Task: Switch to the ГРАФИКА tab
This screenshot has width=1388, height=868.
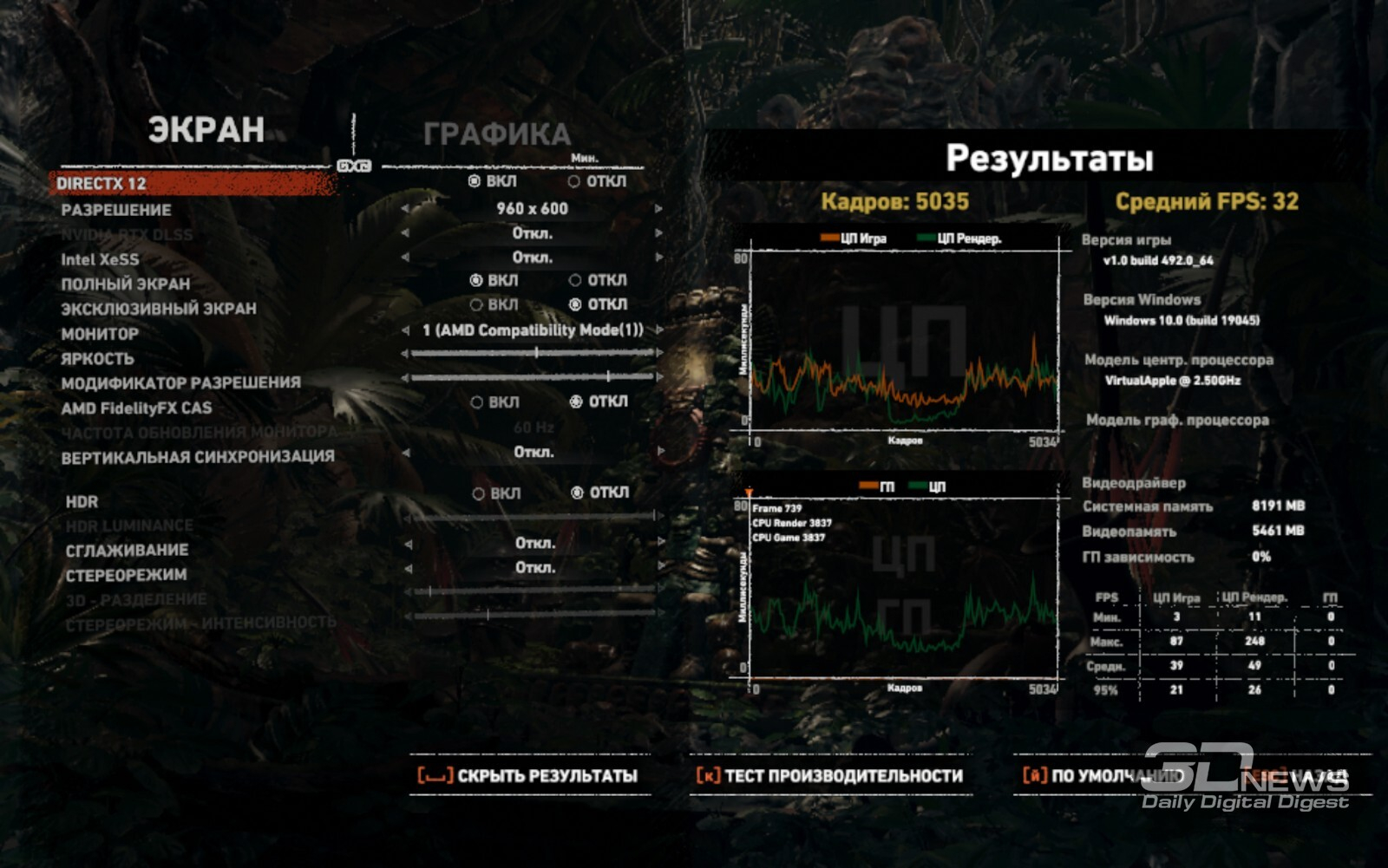Action: point(496,134)
